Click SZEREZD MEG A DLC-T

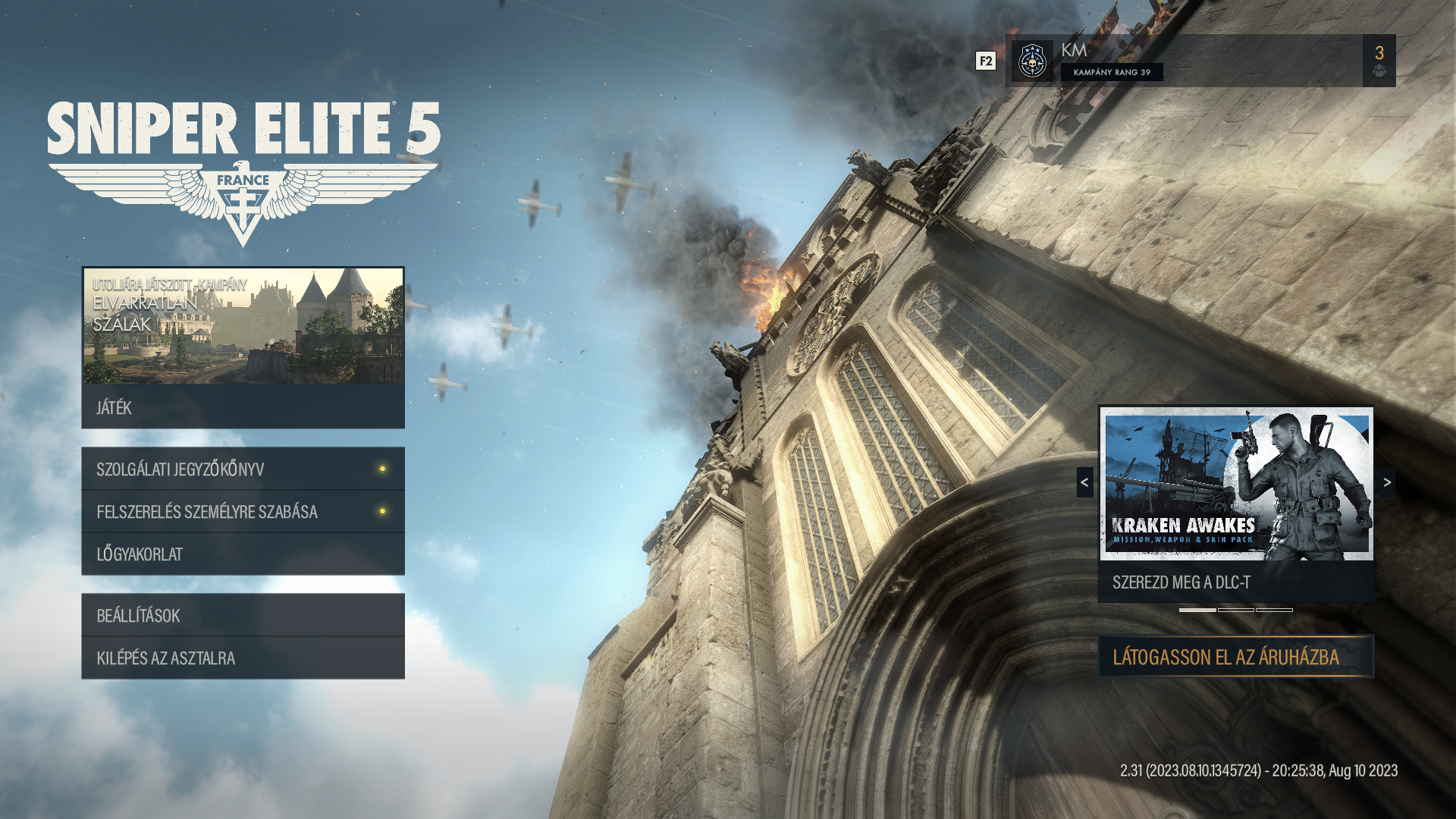[1236, 582]
